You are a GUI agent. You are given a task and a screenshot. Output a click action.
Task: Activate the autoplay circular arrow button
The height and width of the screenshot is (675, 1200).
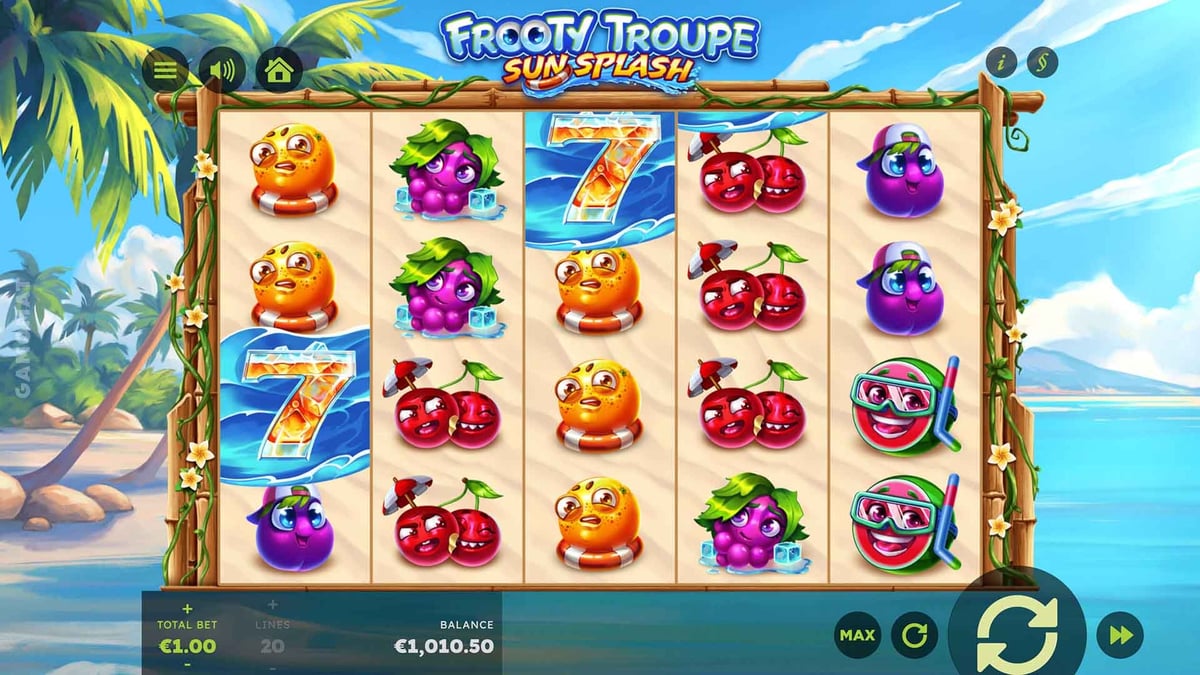click(x=914, y=634)
